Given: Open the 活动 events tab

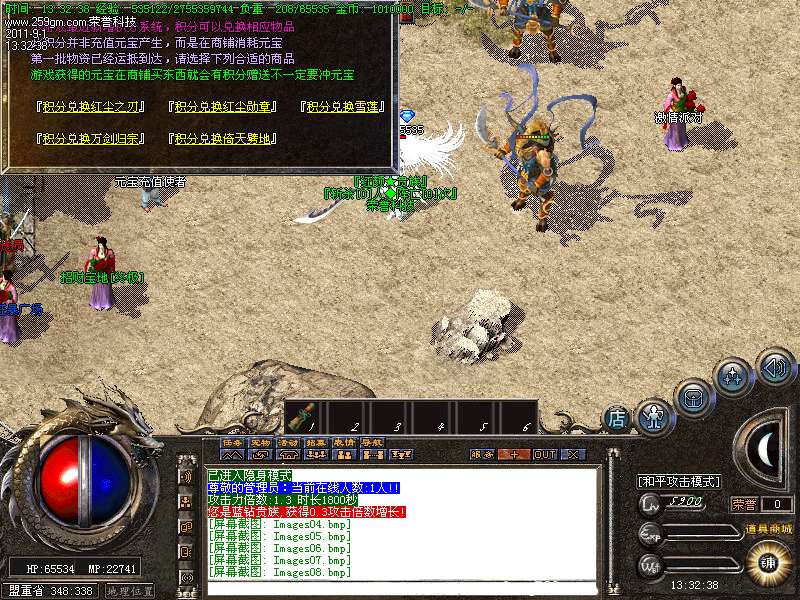Looking at the screenshot, I should pos(288,442).
